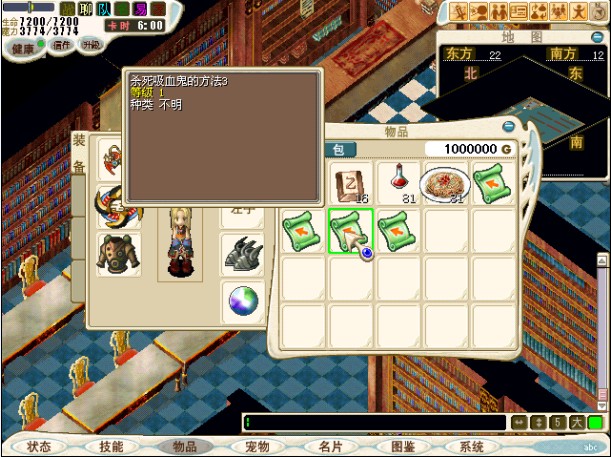Click the 健康 health button
Image resolution: width=611 pixels, height=457 pixels.
[22, 46]
